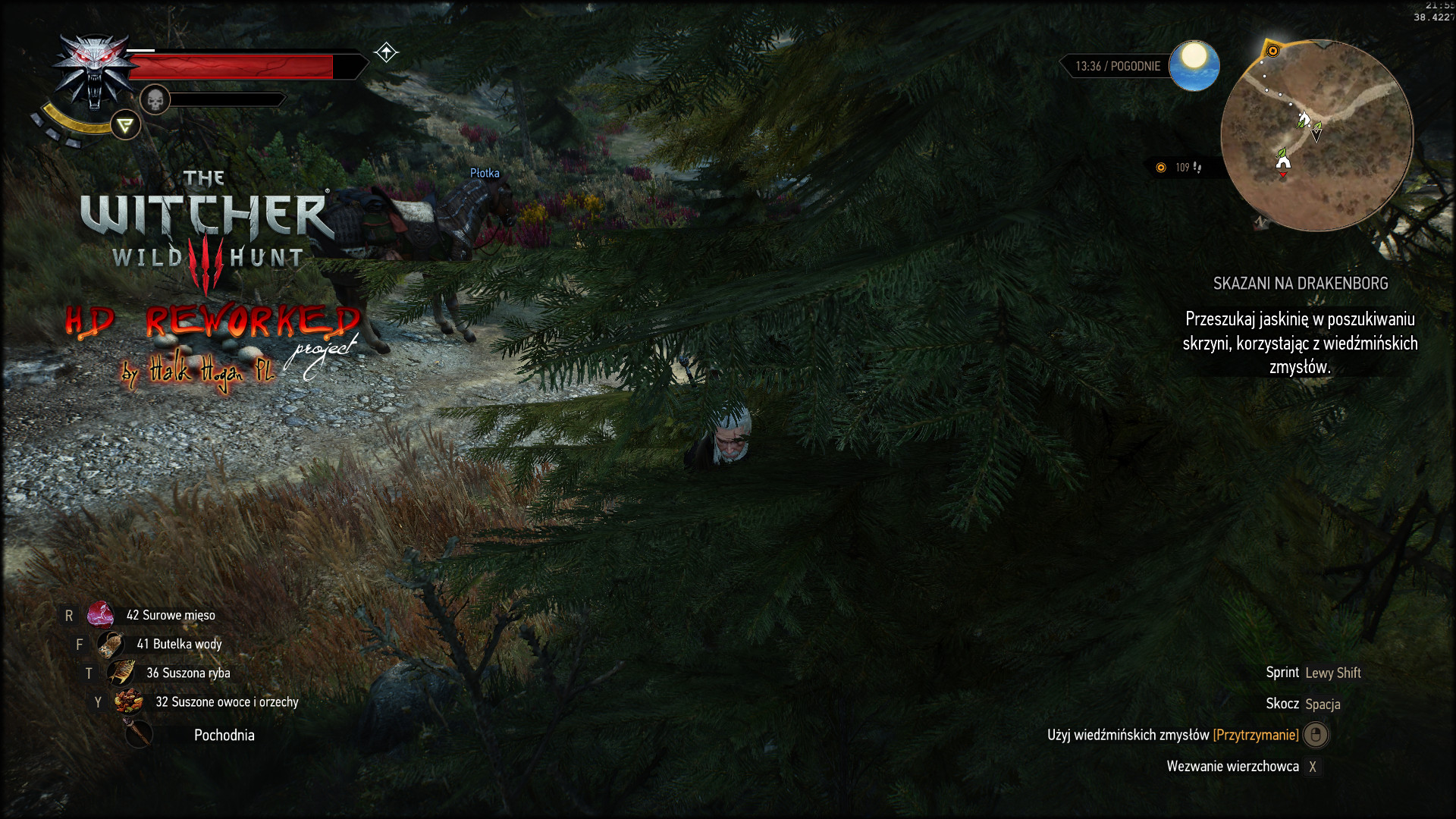Open the Skazani na Drakenborg quest tracker
This screenshot has width=1456, height=819.
1300,284
